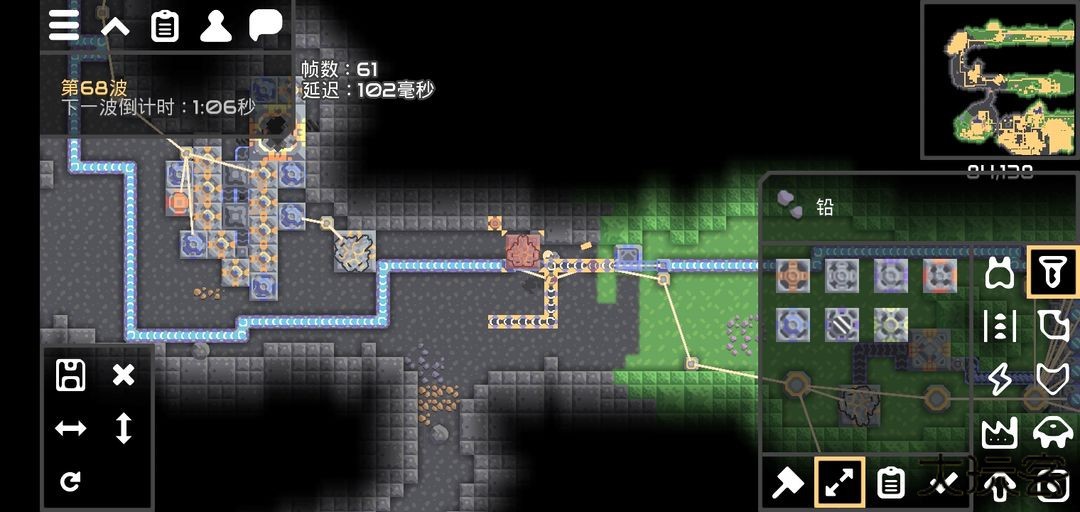
Task: Open the chat bubble
Action: pyautogui.click(x=265, y=26)
